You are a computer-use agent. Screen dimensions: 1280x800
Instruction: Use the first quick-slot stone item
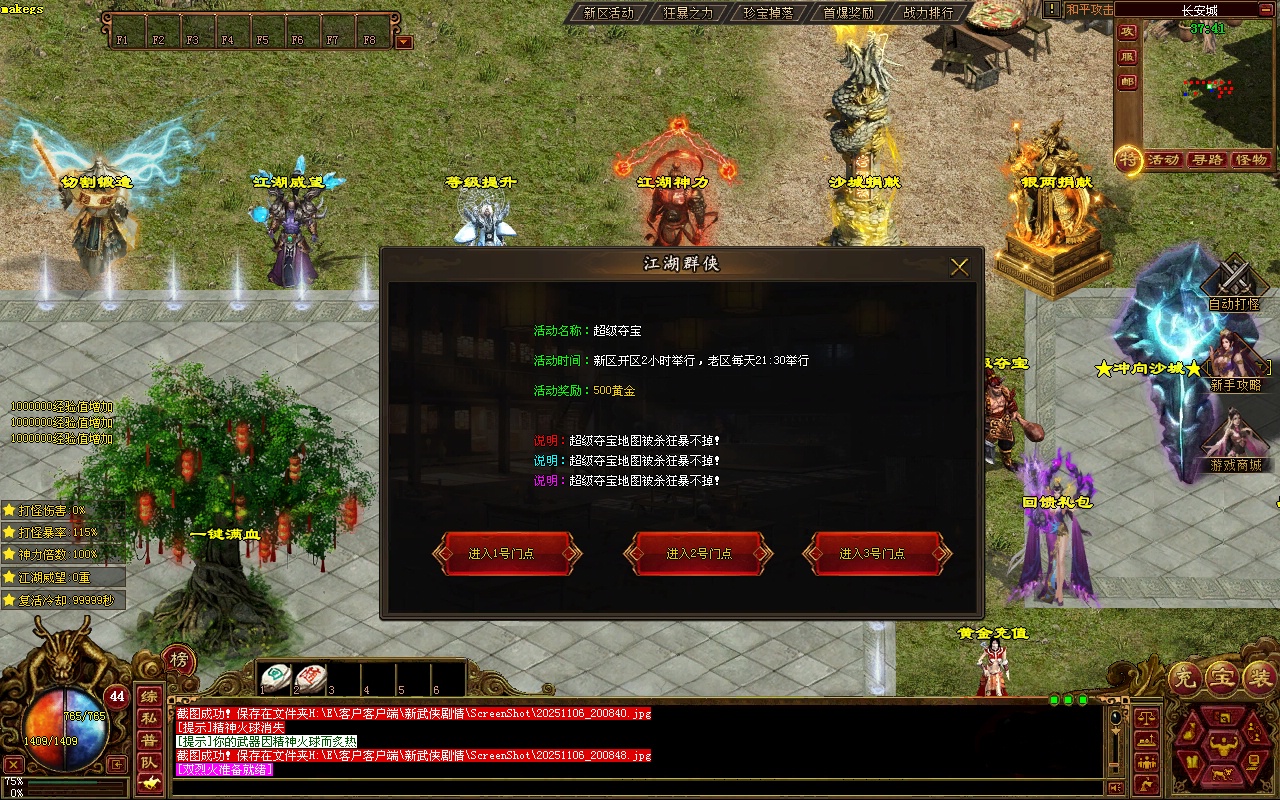pos(277,678)
